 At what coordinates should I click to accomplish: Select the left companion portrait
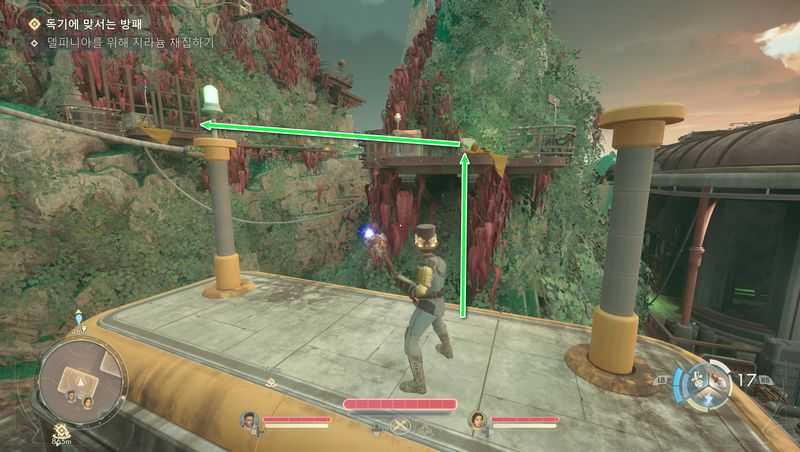click(250, 420)
